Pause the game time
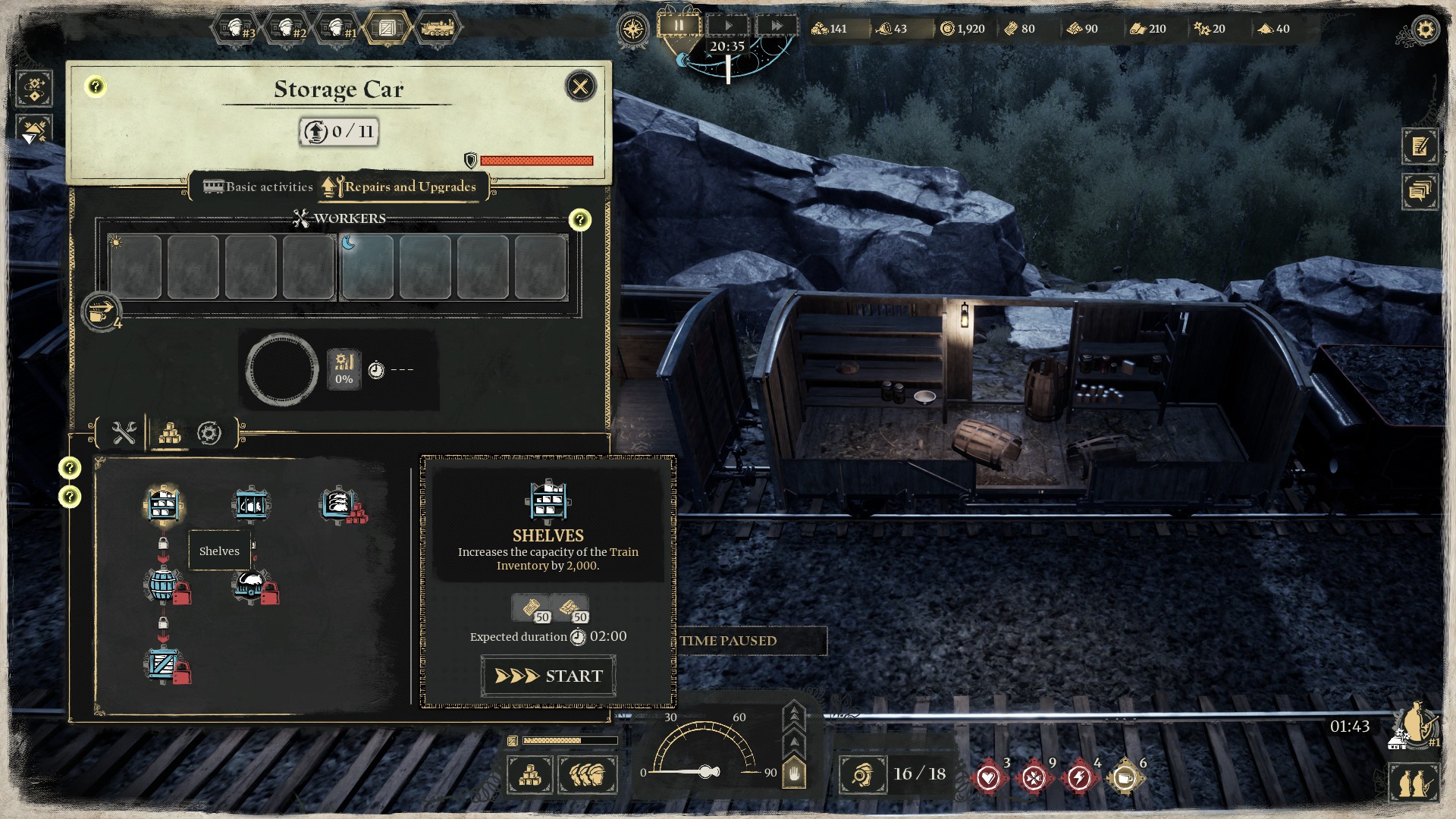 (679, 26)
